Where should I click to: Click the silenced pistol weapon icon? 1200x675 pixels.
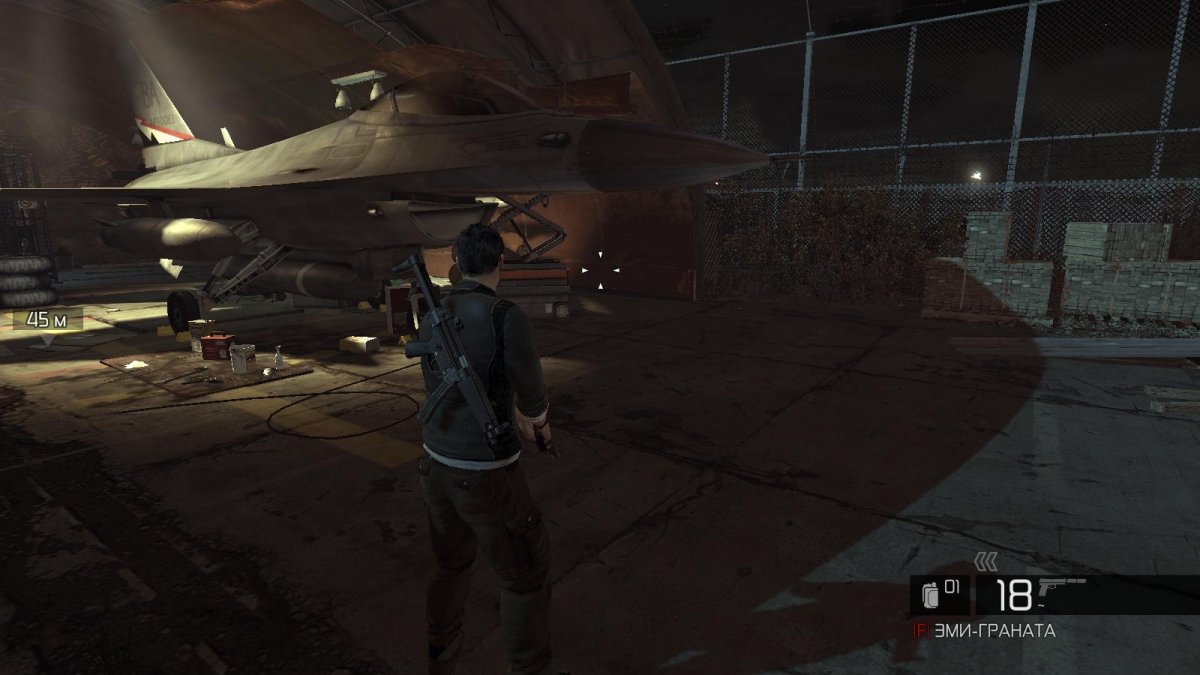[1063, 589]
